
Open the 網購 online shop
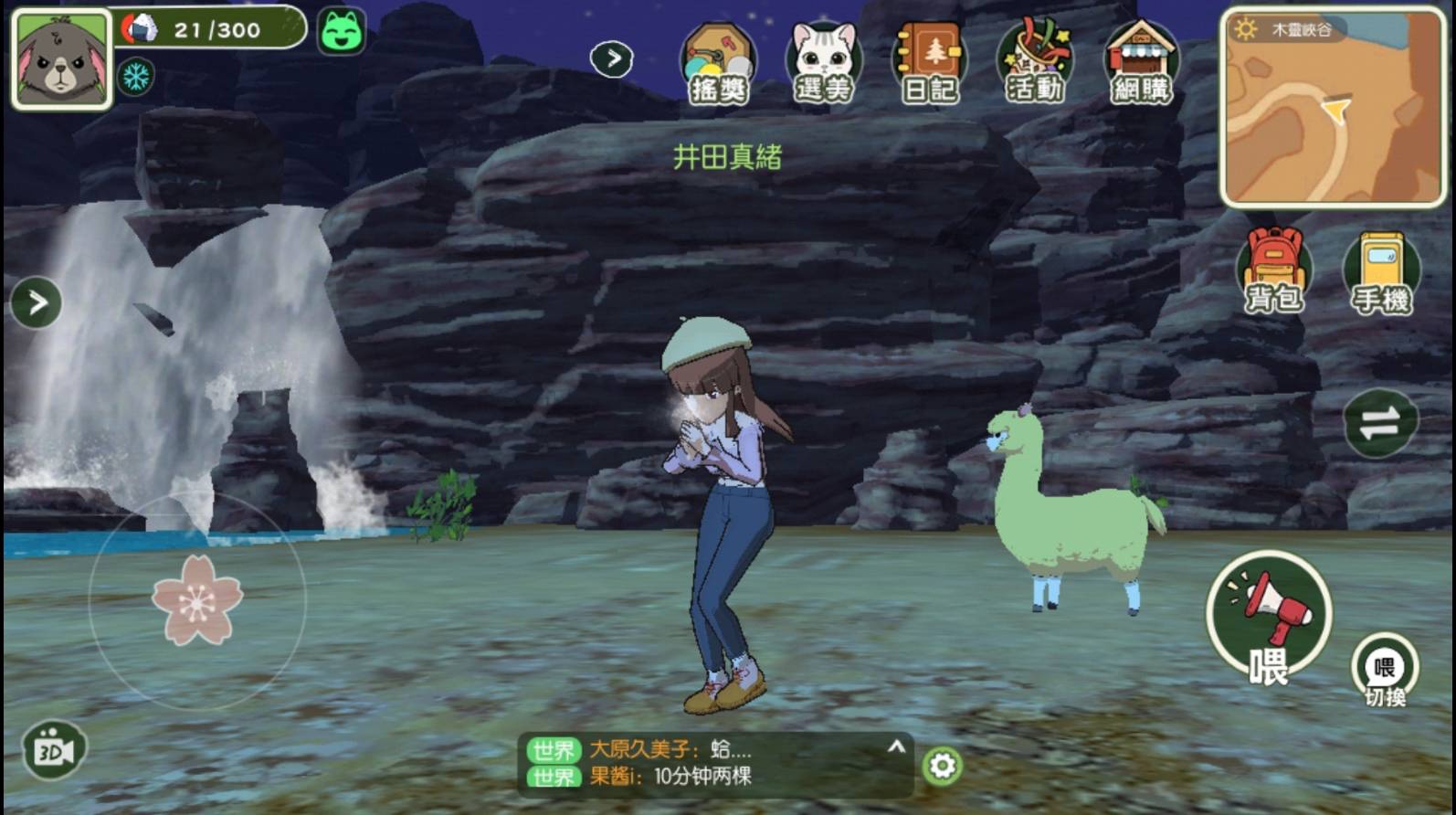point(1140,64)
